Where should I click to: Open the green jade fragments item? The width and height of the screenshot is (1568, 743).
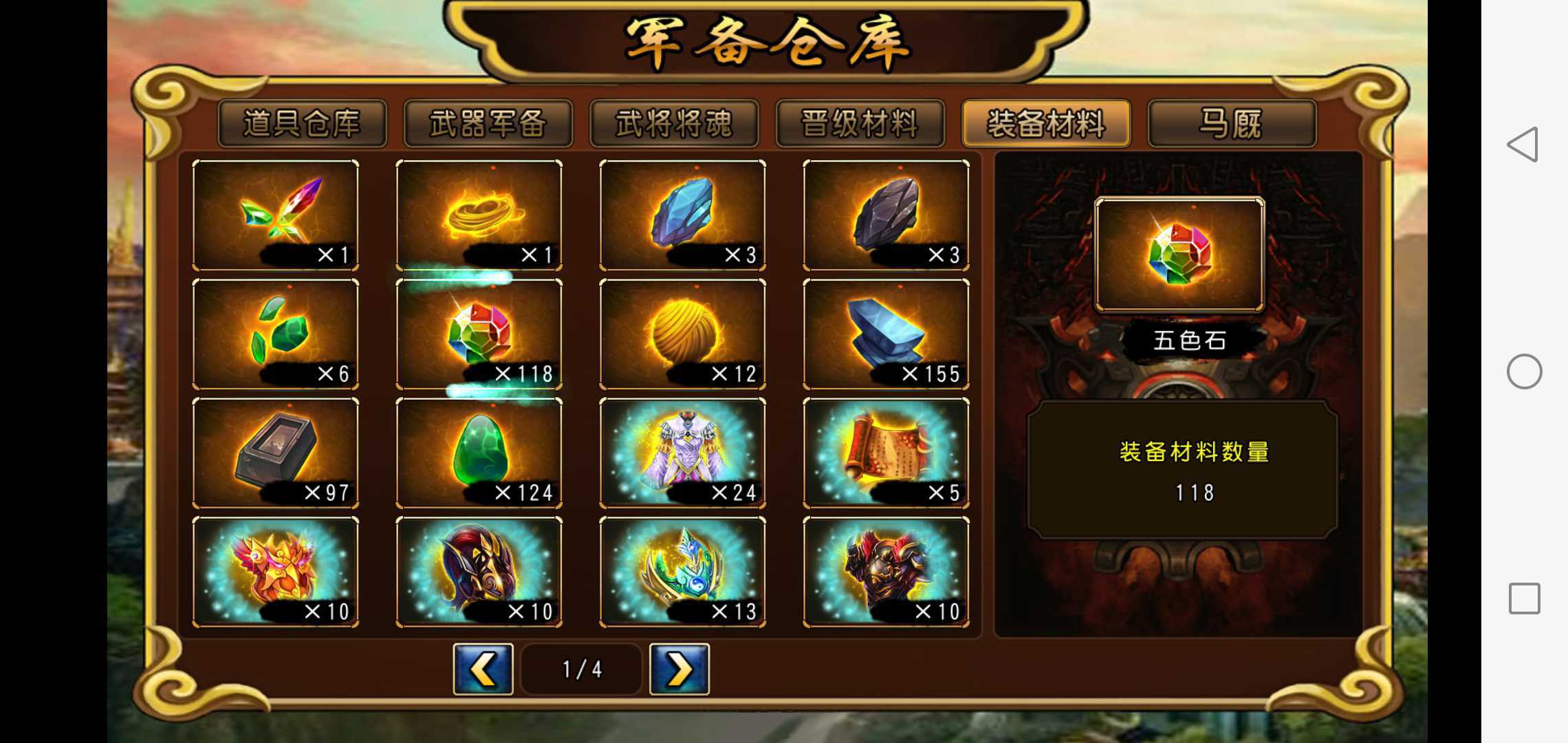point(276,334)
